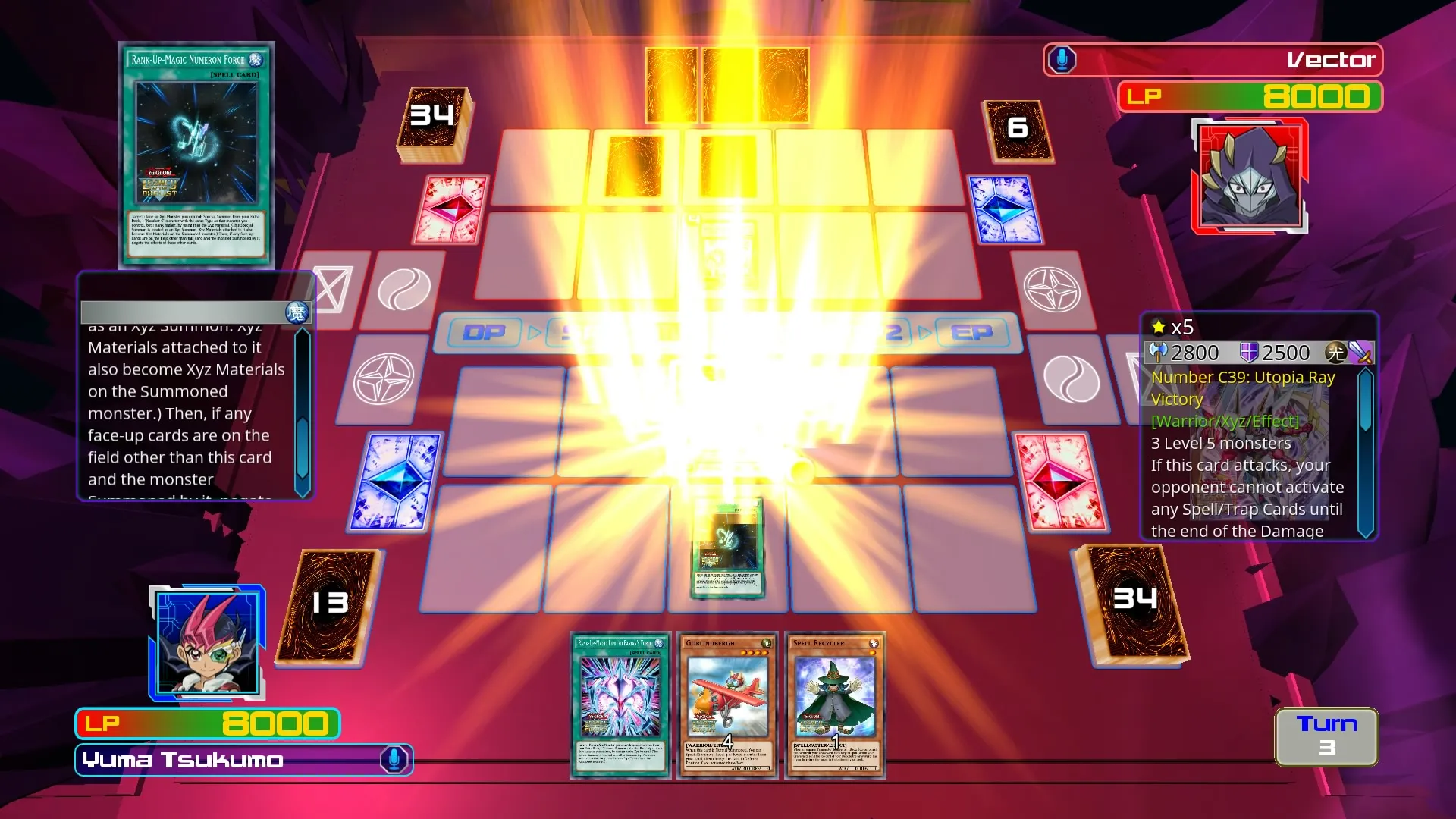Click the microphone icon next to Vector's name
1456x819 pixels.
click(1060, 60)
